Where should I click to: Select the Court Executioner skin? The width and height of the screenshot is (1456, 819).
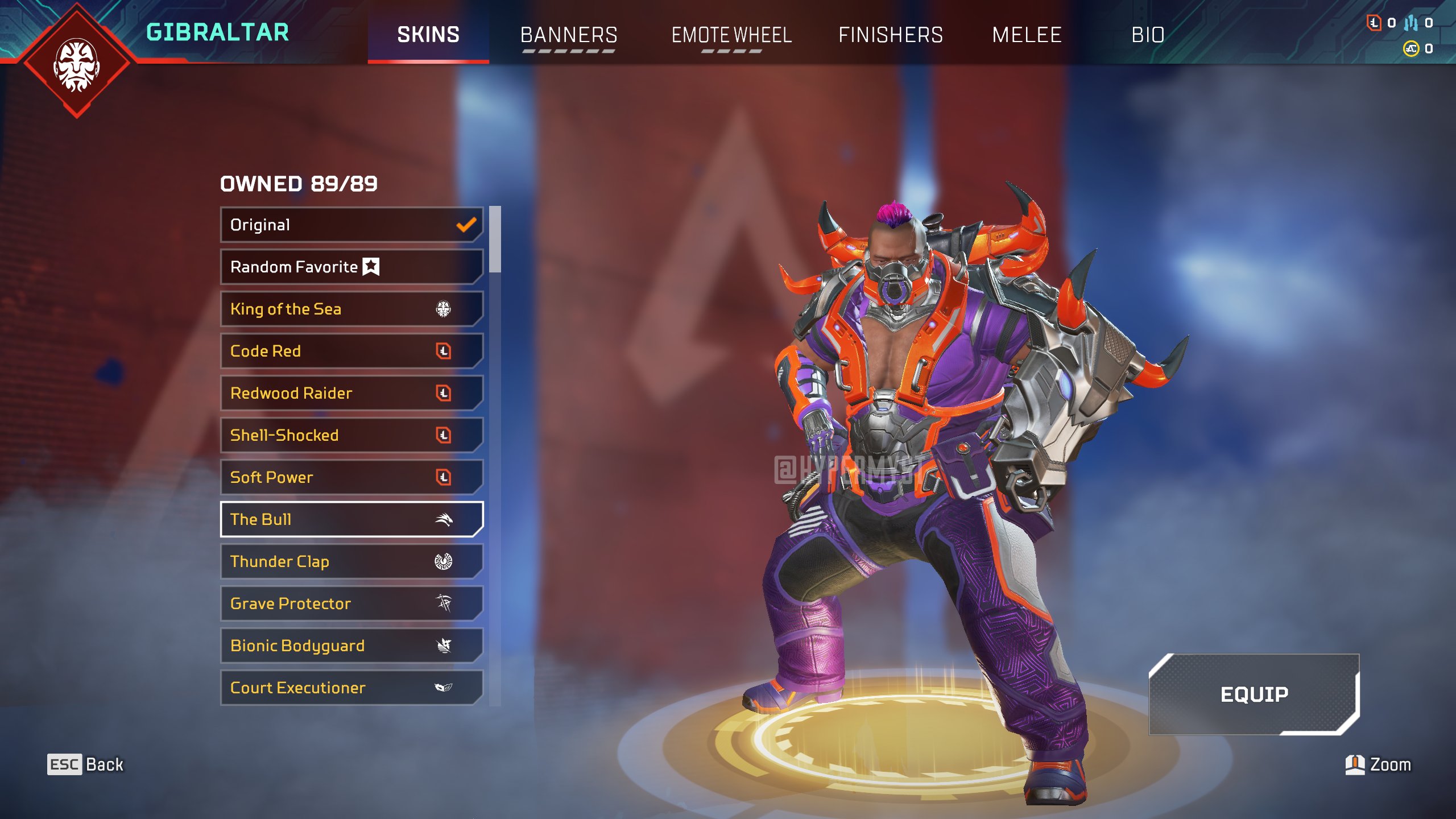(351, 688)
